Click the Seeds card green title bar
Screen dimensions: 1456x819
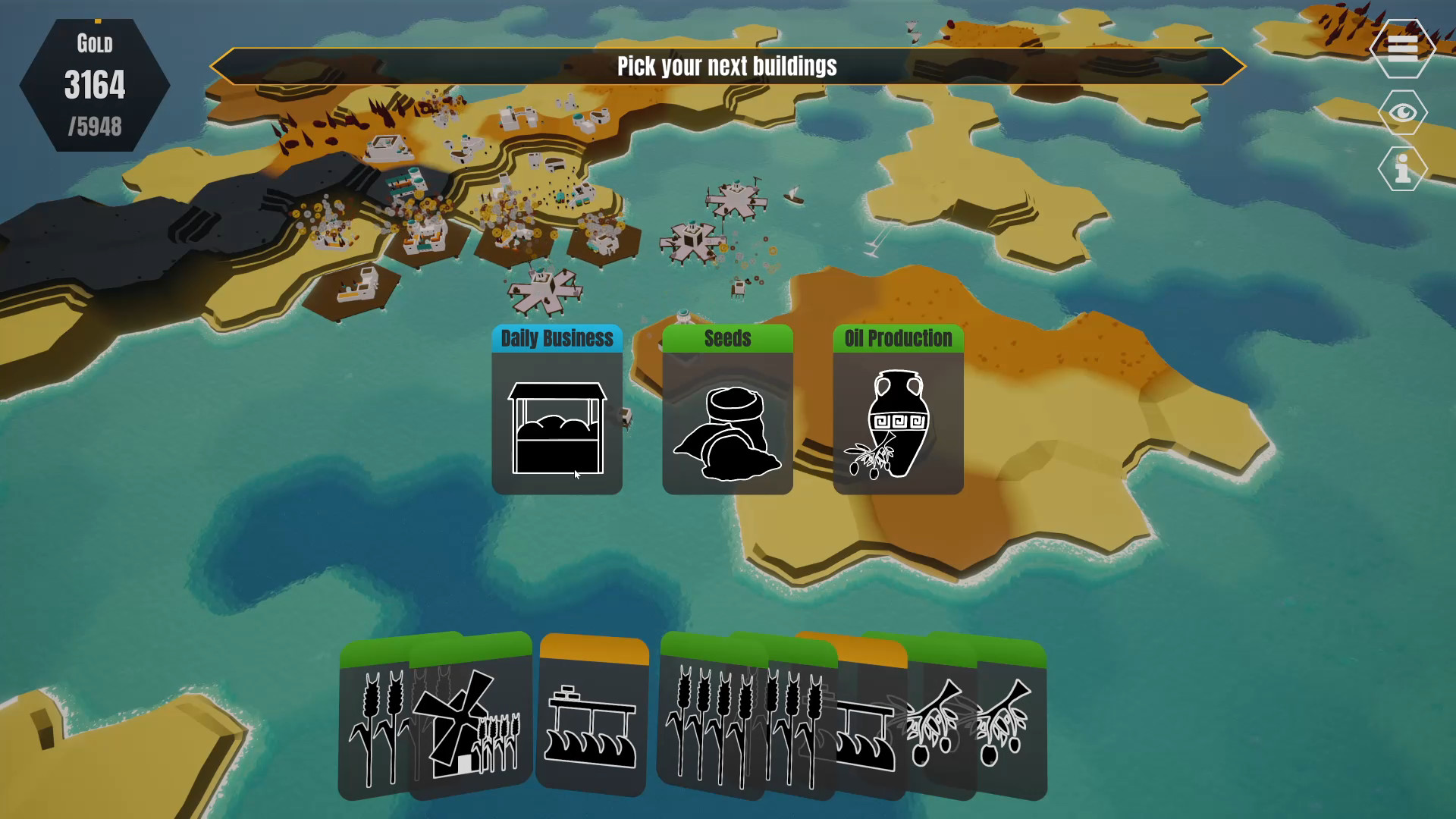(x=726, y=339)
